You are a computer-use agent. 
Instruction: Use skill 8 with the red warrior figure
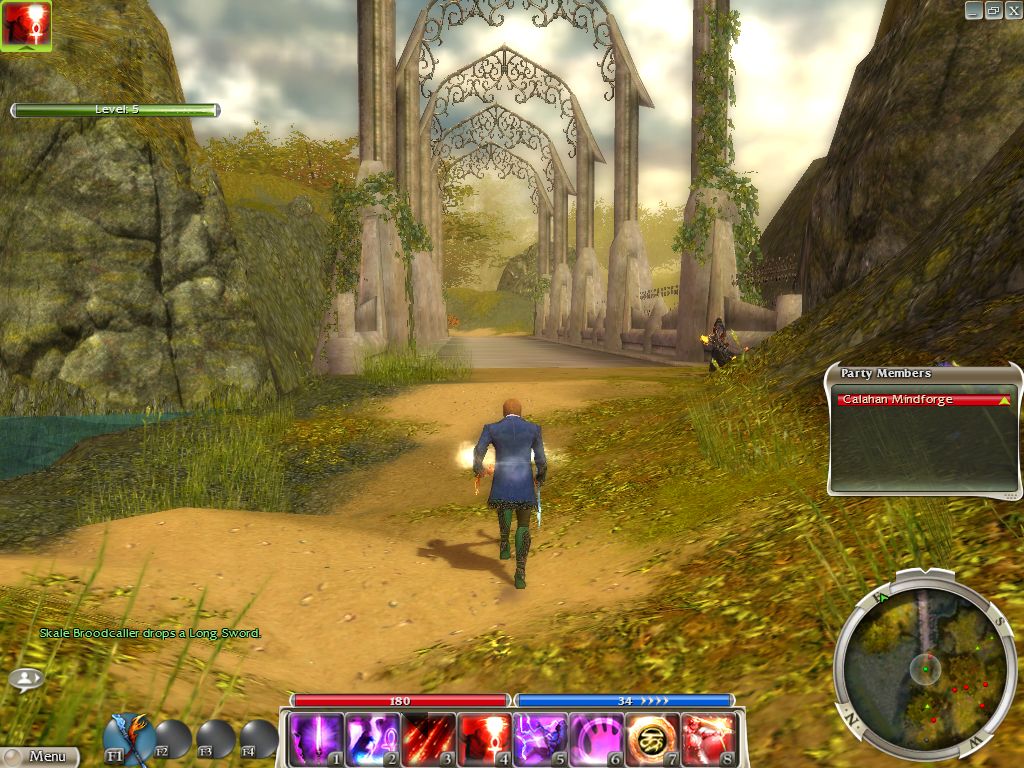point(709,739)
